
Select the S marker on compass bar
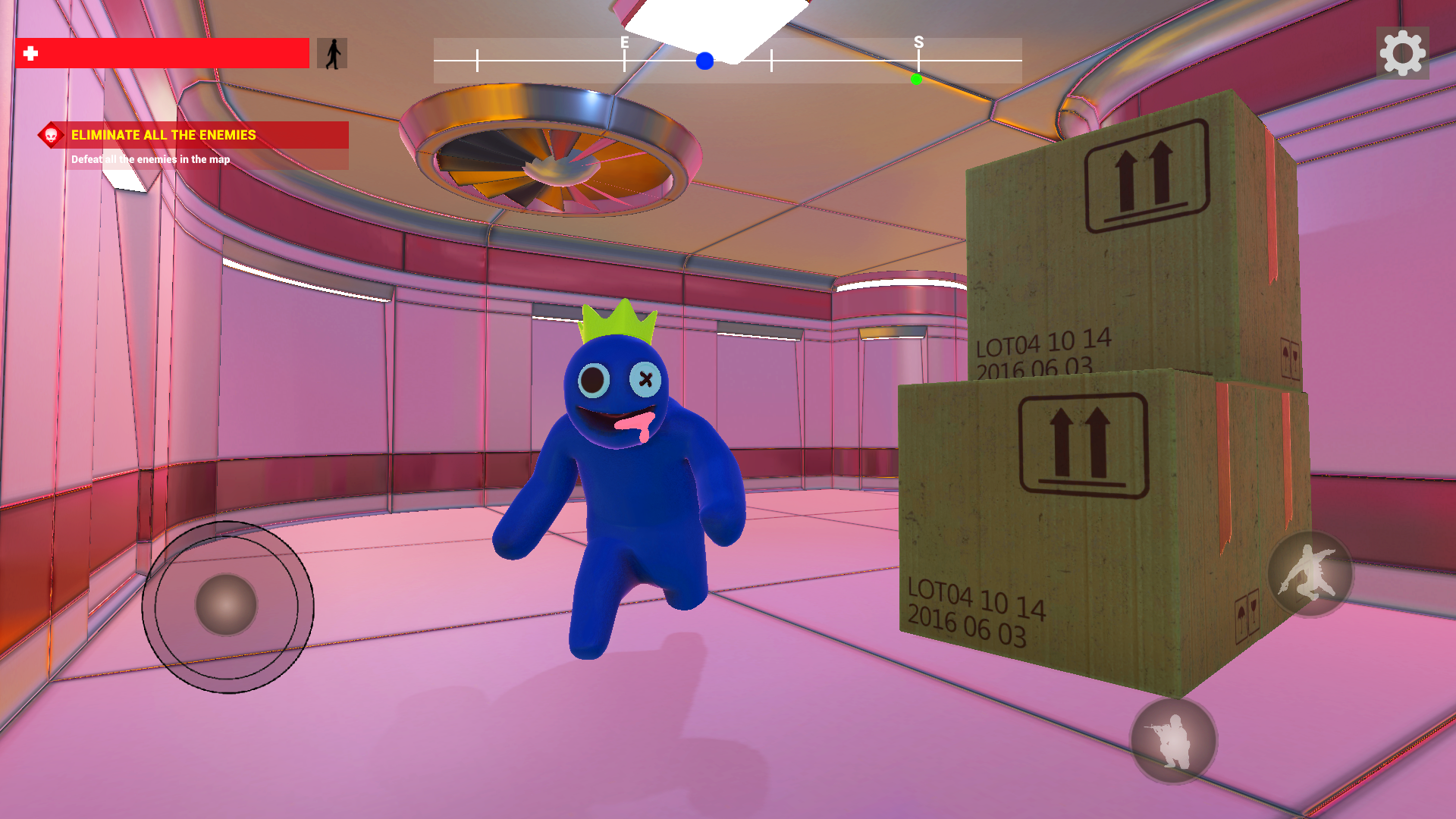point(918,44)
